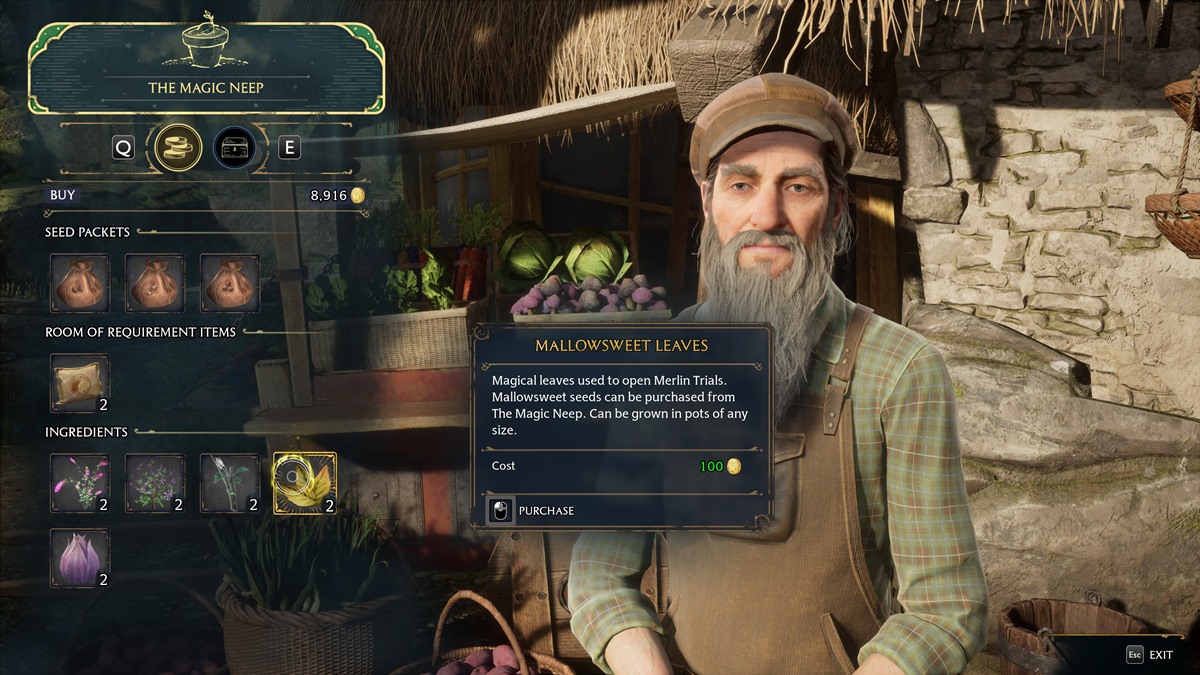Select the fertiliser sack Room of Requirement item

(79, 383)
